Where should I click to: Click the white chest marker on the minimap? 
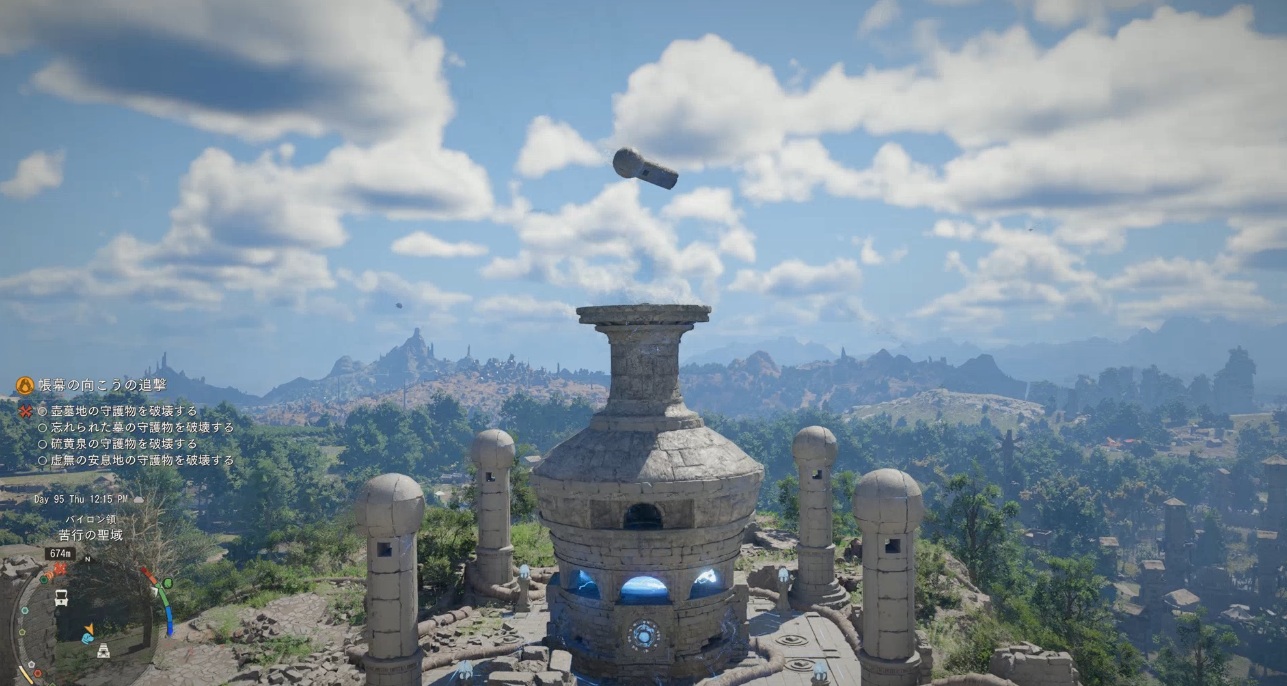(62, 598)
